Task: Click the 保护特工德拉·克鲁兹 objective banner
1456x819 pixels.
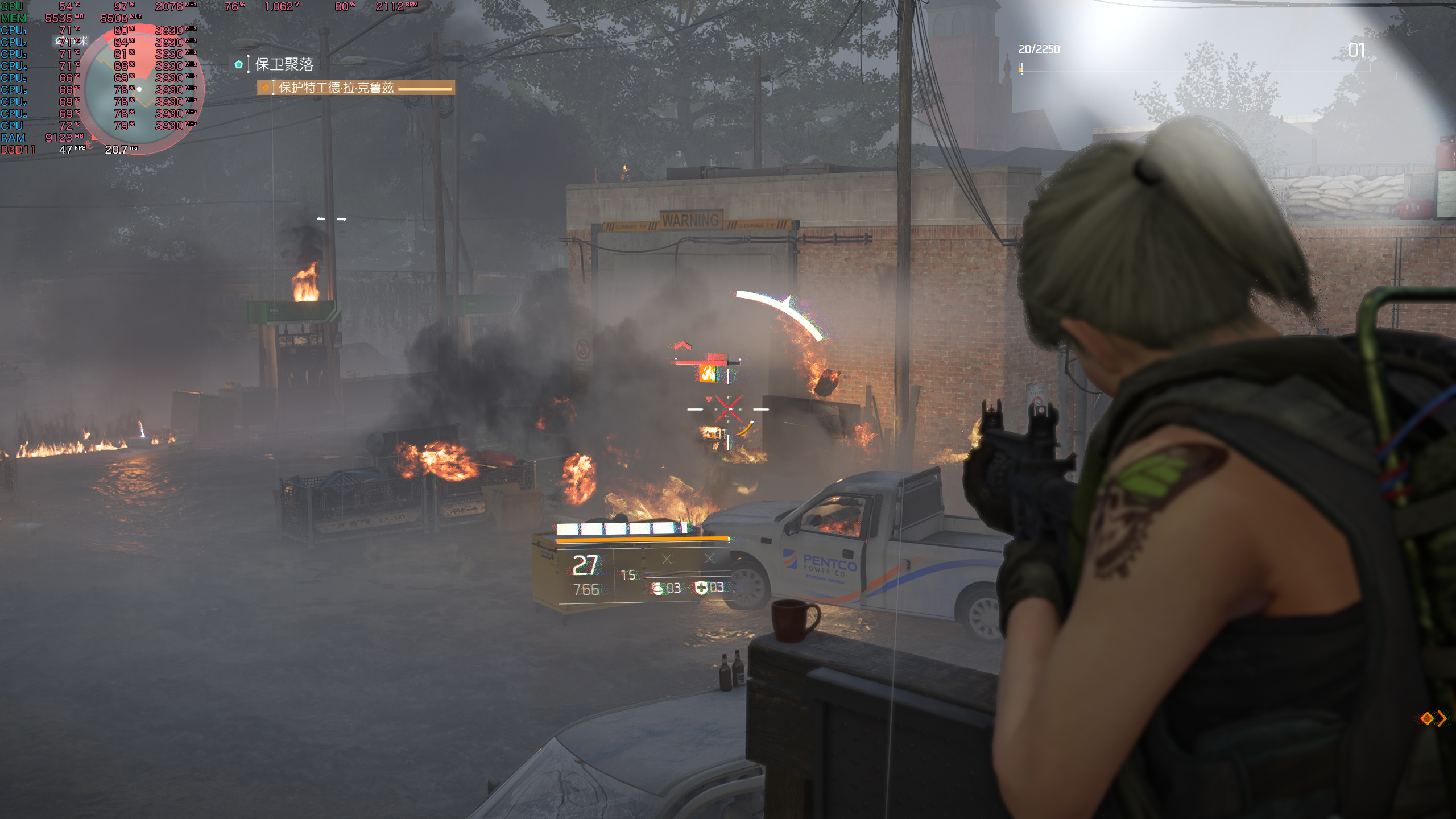Action: (x=355, y=88)
